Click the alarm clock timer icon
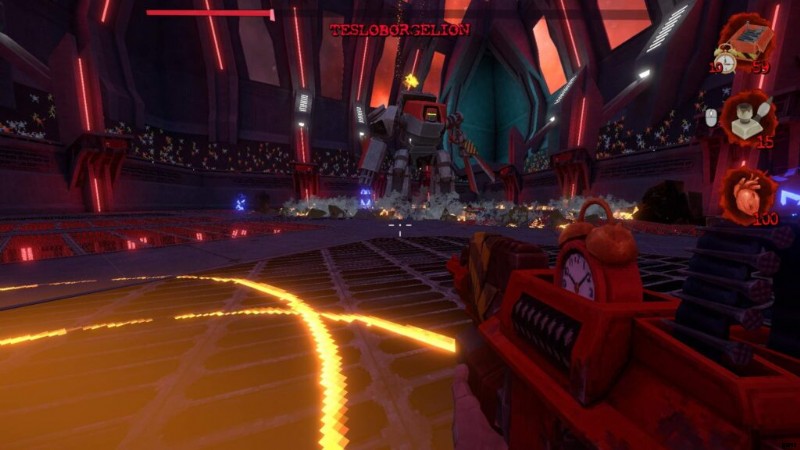 pyautogui.click(x=725, y=62)
